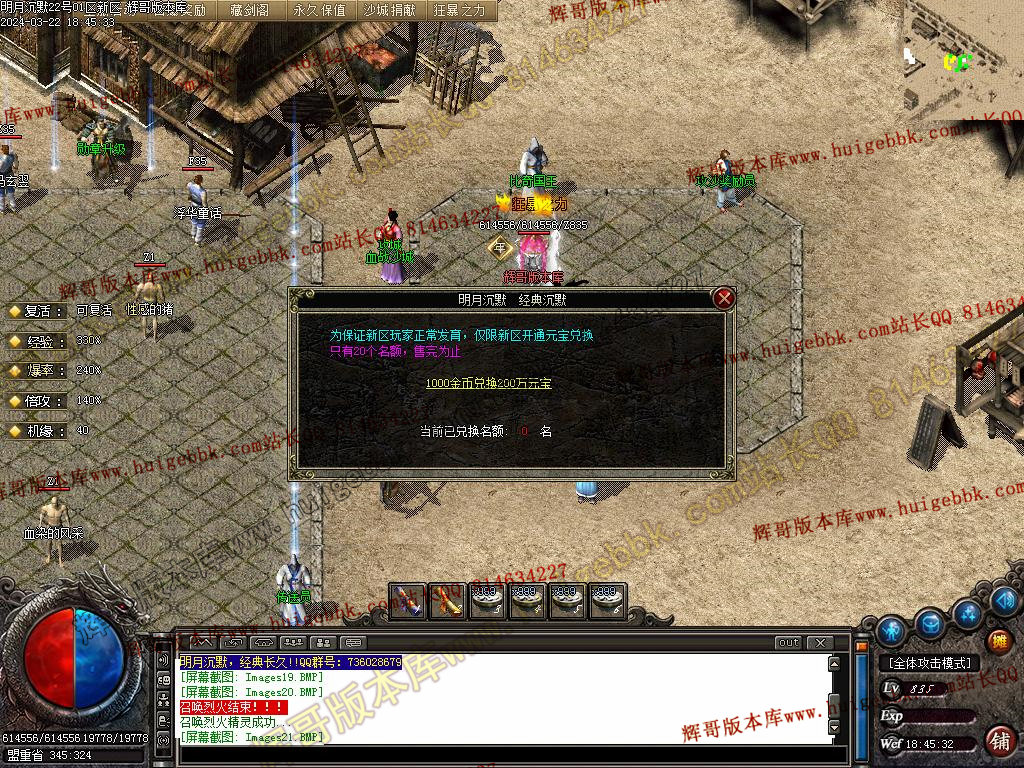This screenshot has width=1024, height=768.
Task: Choose the 1000金币兑换200万元宝 option
Action: pos(488,383)
